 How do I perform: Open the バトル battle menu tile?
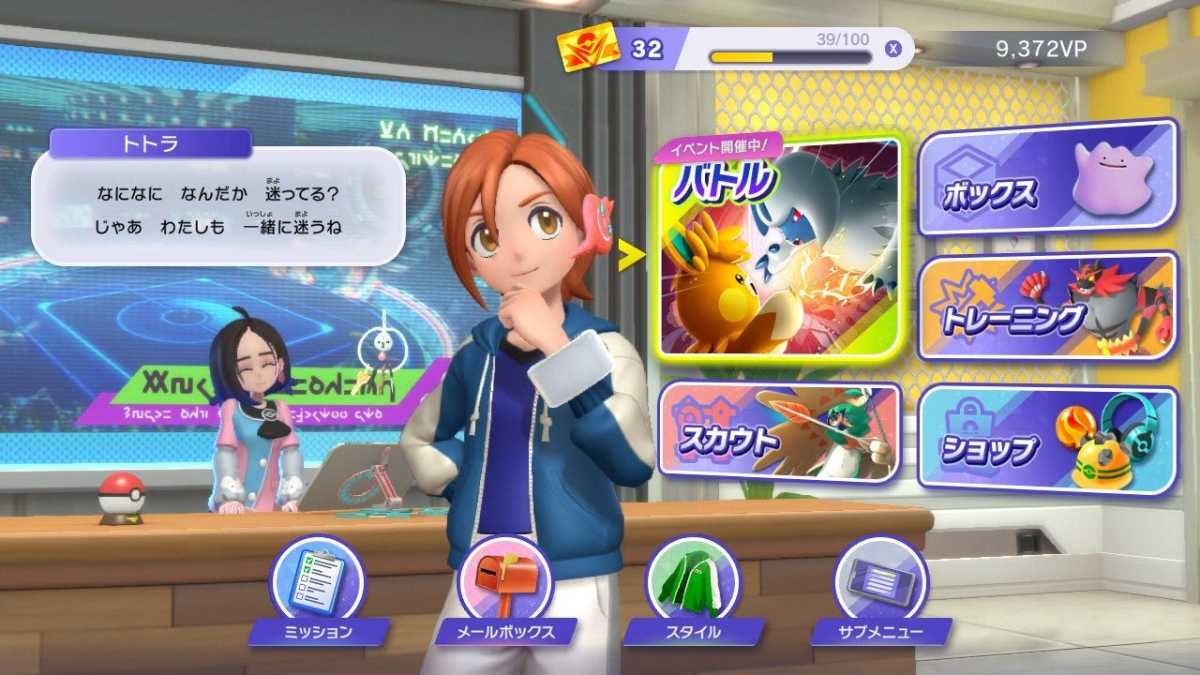point(780,248)
